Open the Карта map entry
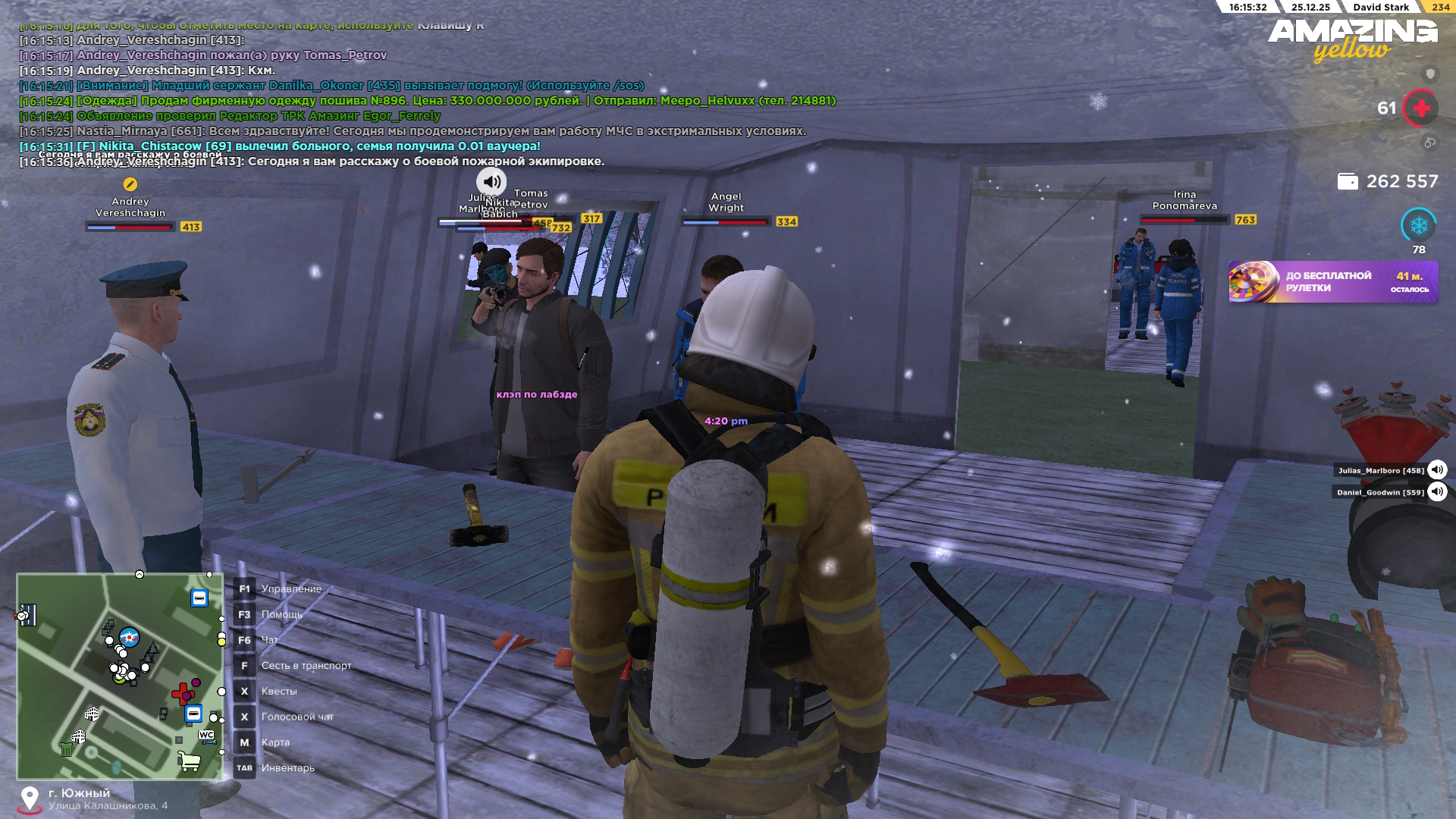Screen dimensions: 1456x819 pos(275,742)
